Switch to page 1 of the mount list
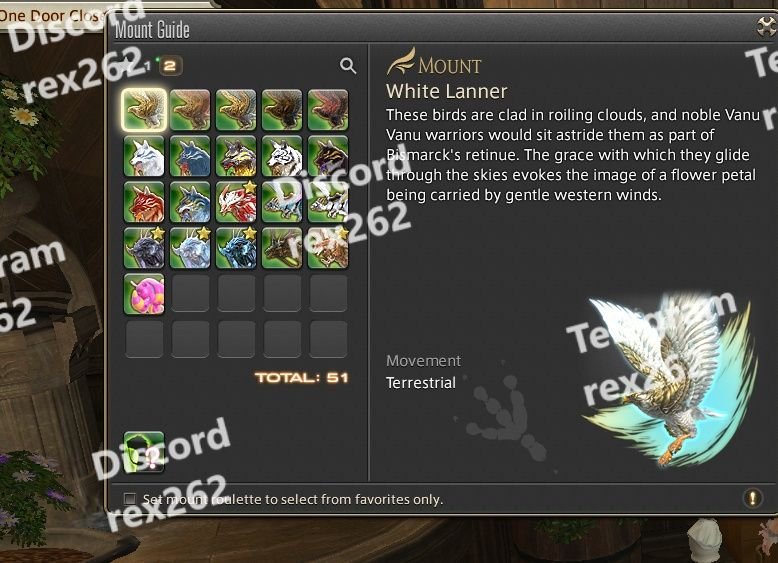The height and width of the screenshot is (563, 778). point(146,66)
